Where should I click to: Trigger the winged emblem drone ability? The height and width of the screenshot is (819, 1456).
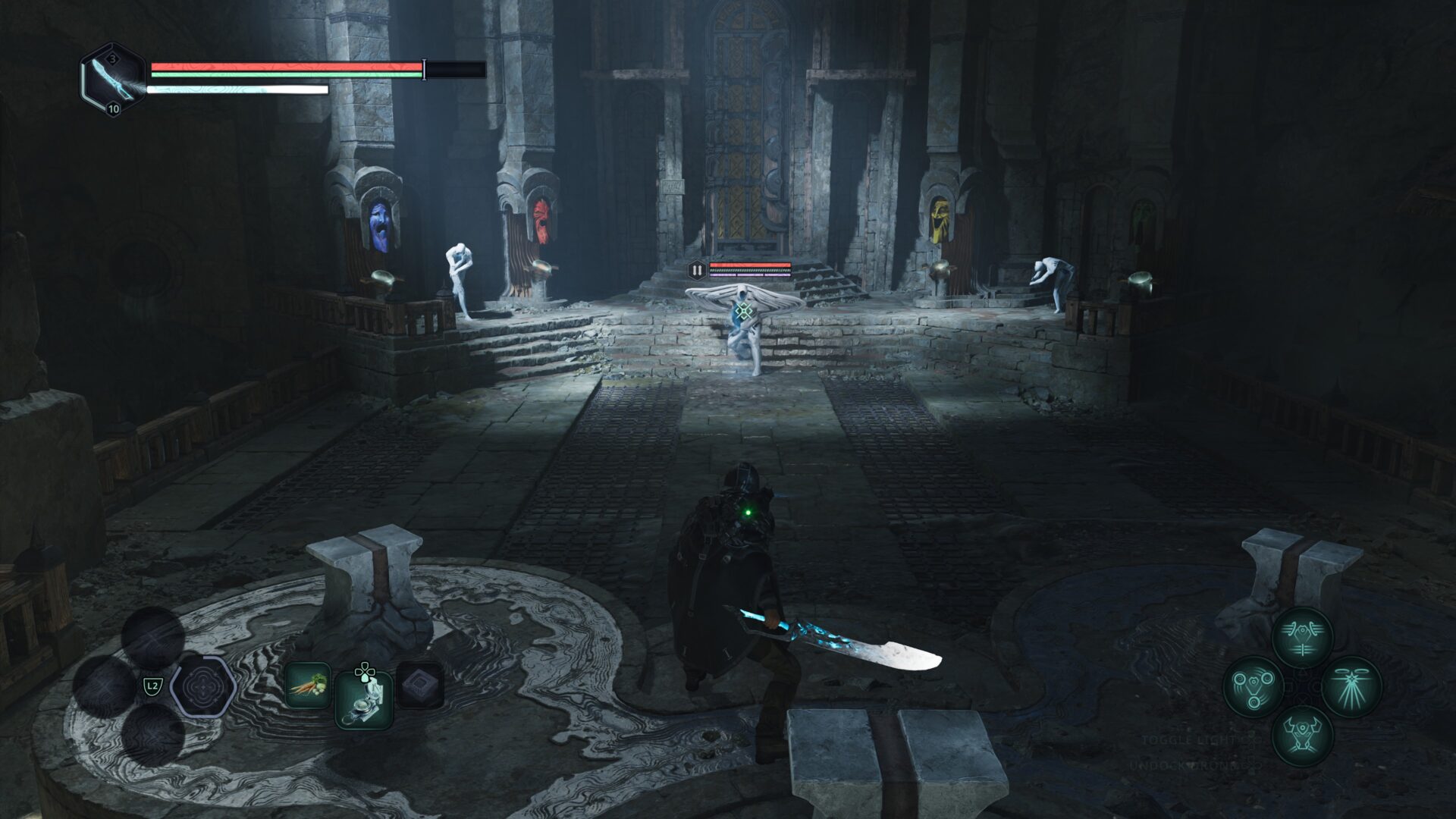tap(1302, 638)
